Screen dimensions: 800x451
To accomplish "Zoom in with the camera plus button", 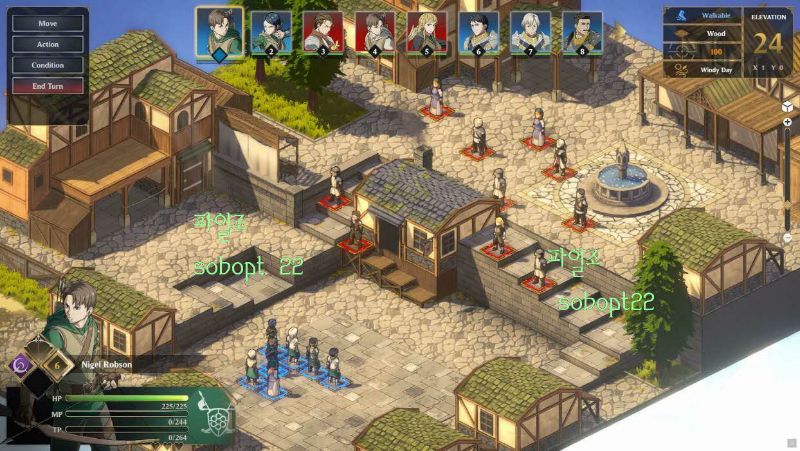I will click(x=787, y=122).
